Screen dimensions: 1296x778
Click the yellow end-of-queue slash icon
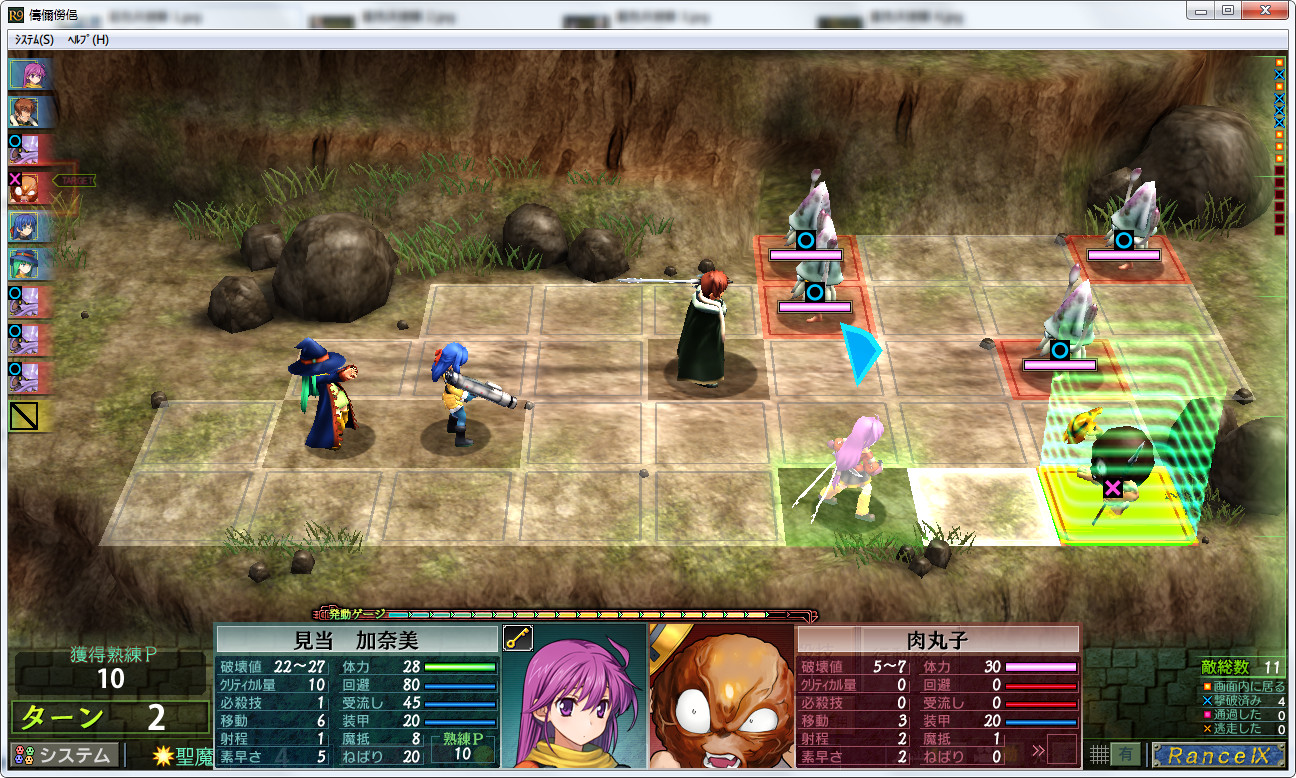(x=23, y=416)
